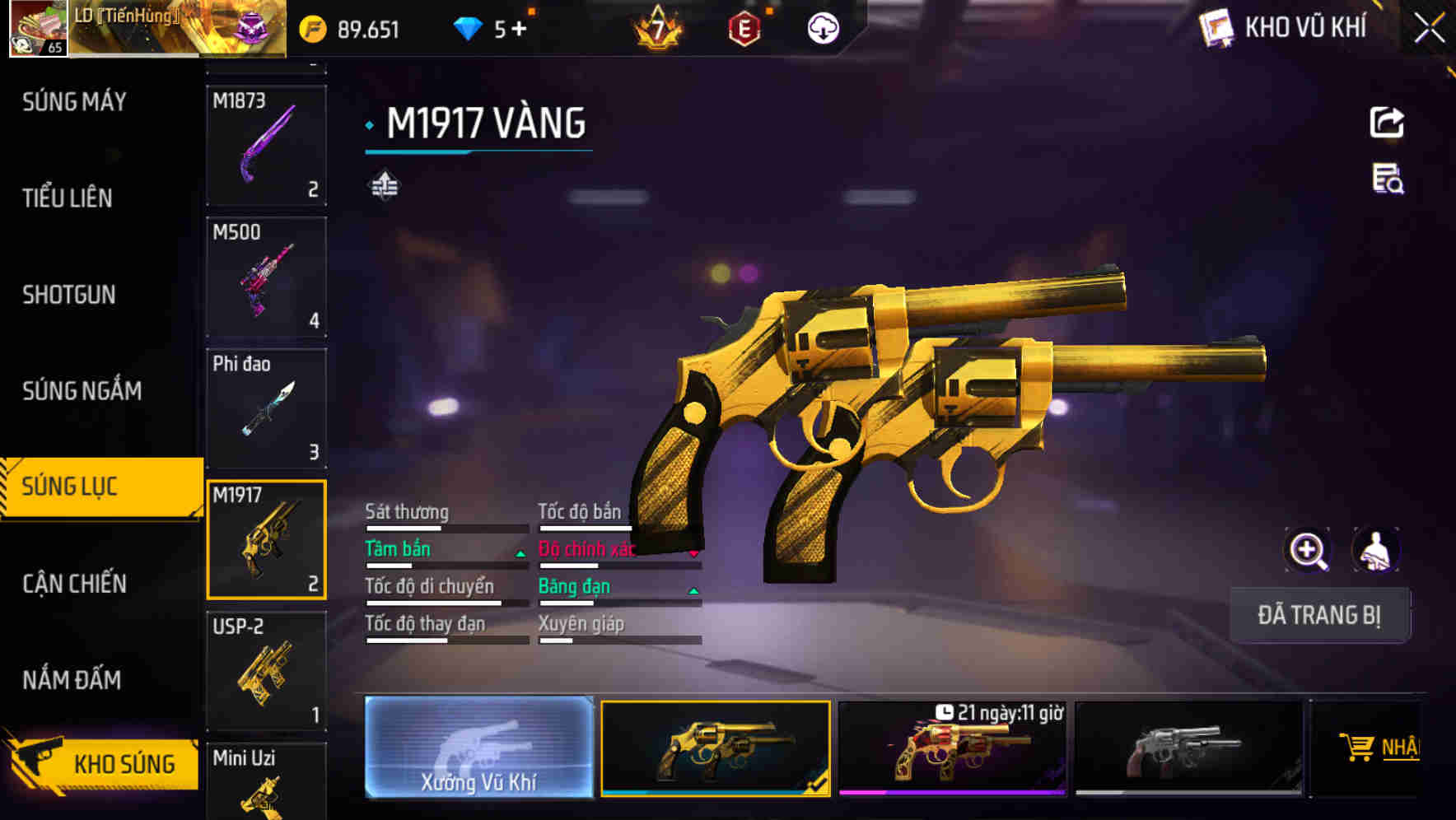Choose the Cận Chiến category
Viewport: 1456px width, 820px height.
click(74, 584)
